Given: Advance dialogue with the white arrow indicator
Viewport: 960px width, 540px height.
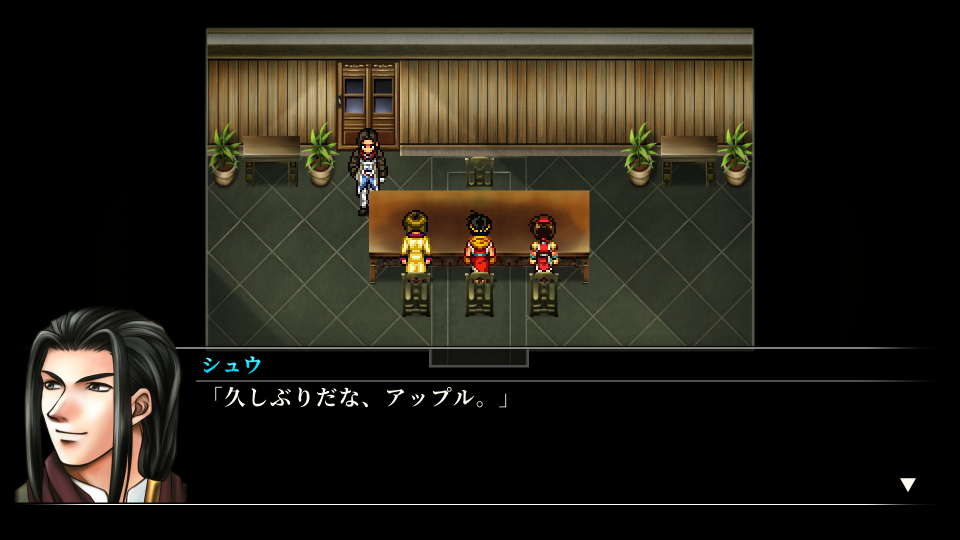Looking at the screenshot, I should pos(907,485).
